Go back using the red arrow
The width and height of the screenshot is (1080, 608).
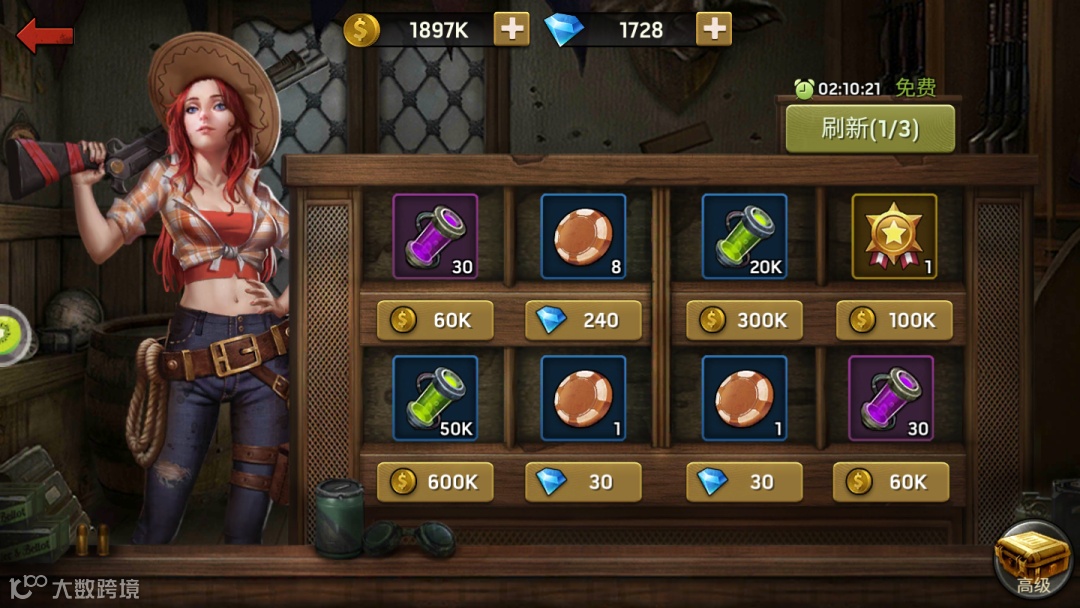46,36
